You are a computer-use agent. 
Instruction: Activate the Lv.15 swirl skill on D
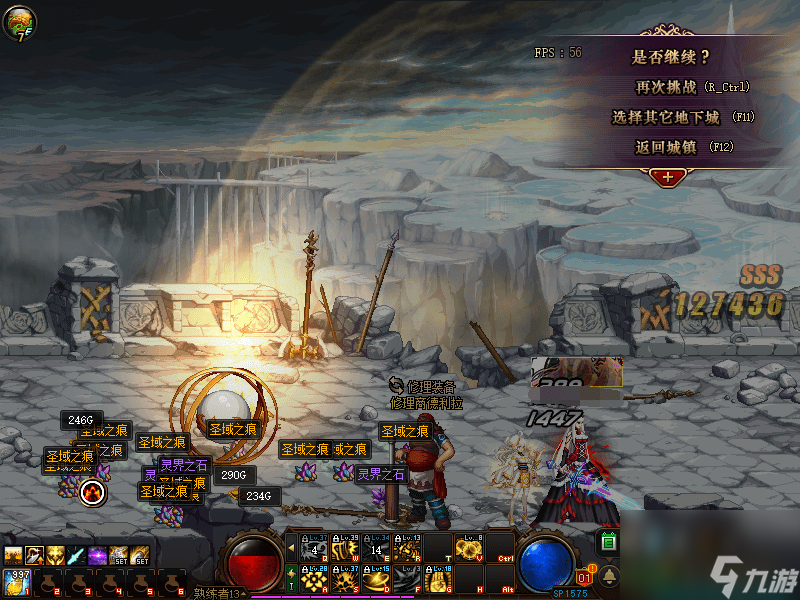click(x=377, y=579)
